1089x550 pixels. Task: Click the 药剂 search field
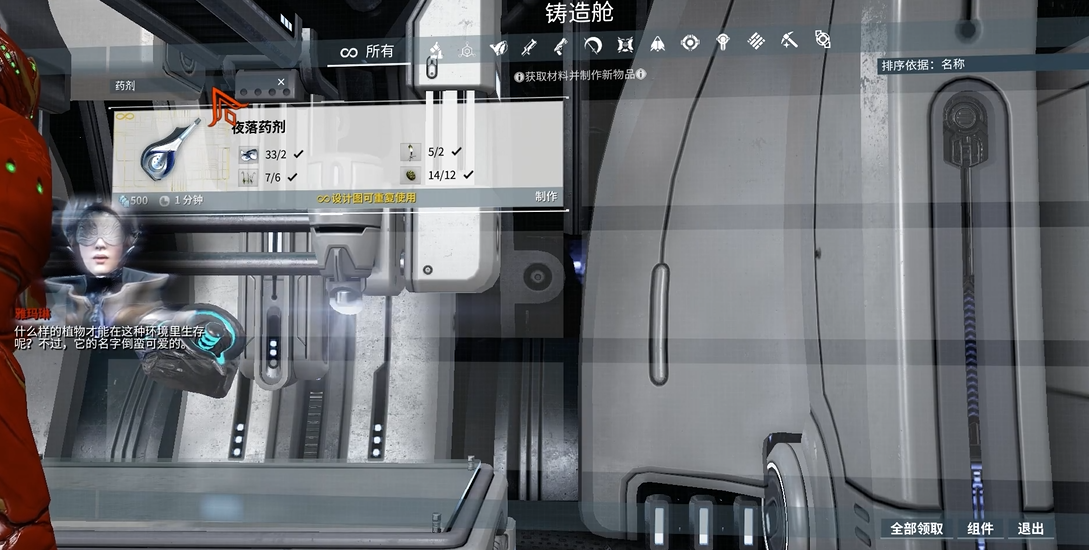190,85
